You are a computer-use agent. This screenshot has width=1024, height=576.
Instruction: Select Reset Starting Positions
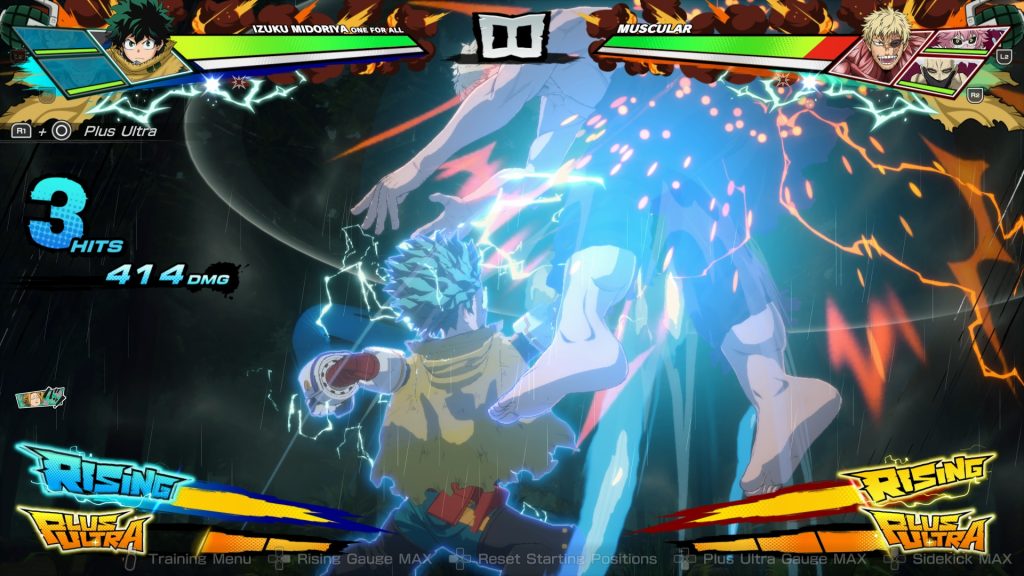click(567, 559)
